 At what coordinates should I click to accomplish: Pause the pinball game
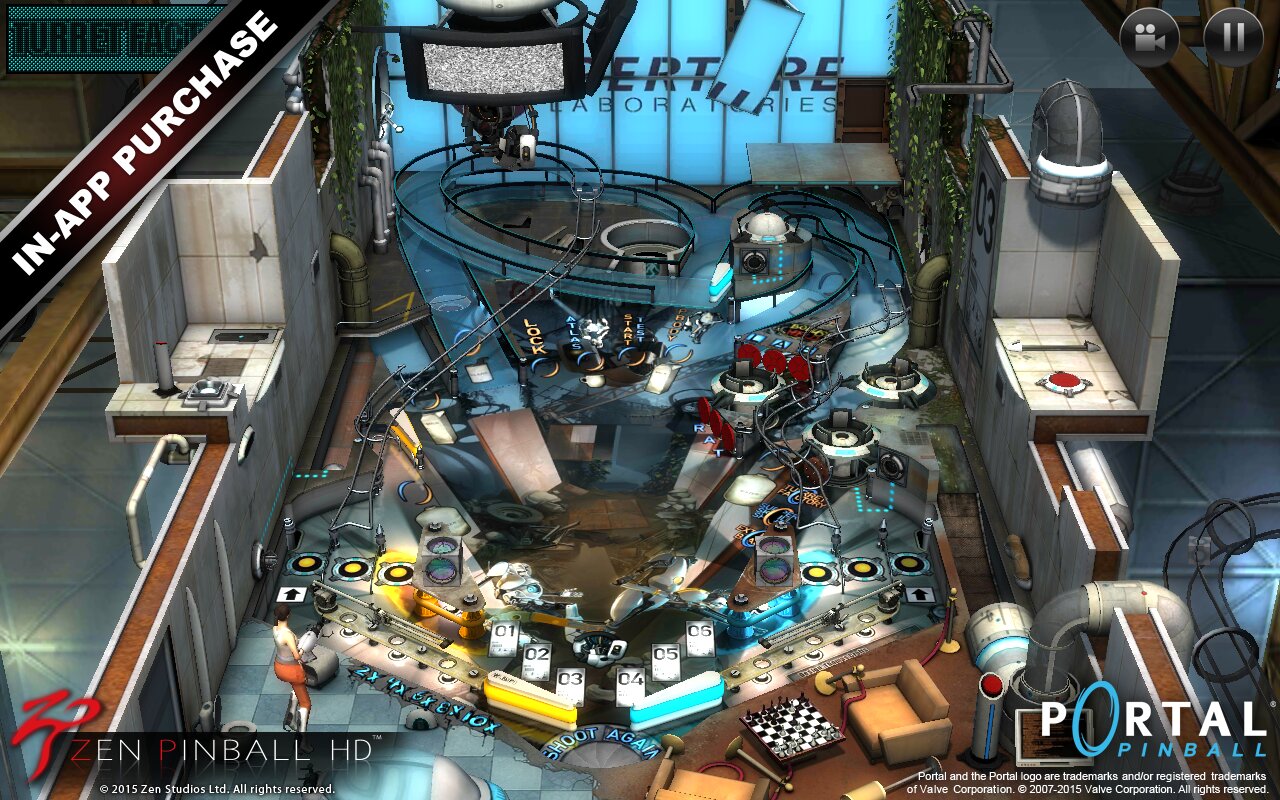click(1233, 38)
